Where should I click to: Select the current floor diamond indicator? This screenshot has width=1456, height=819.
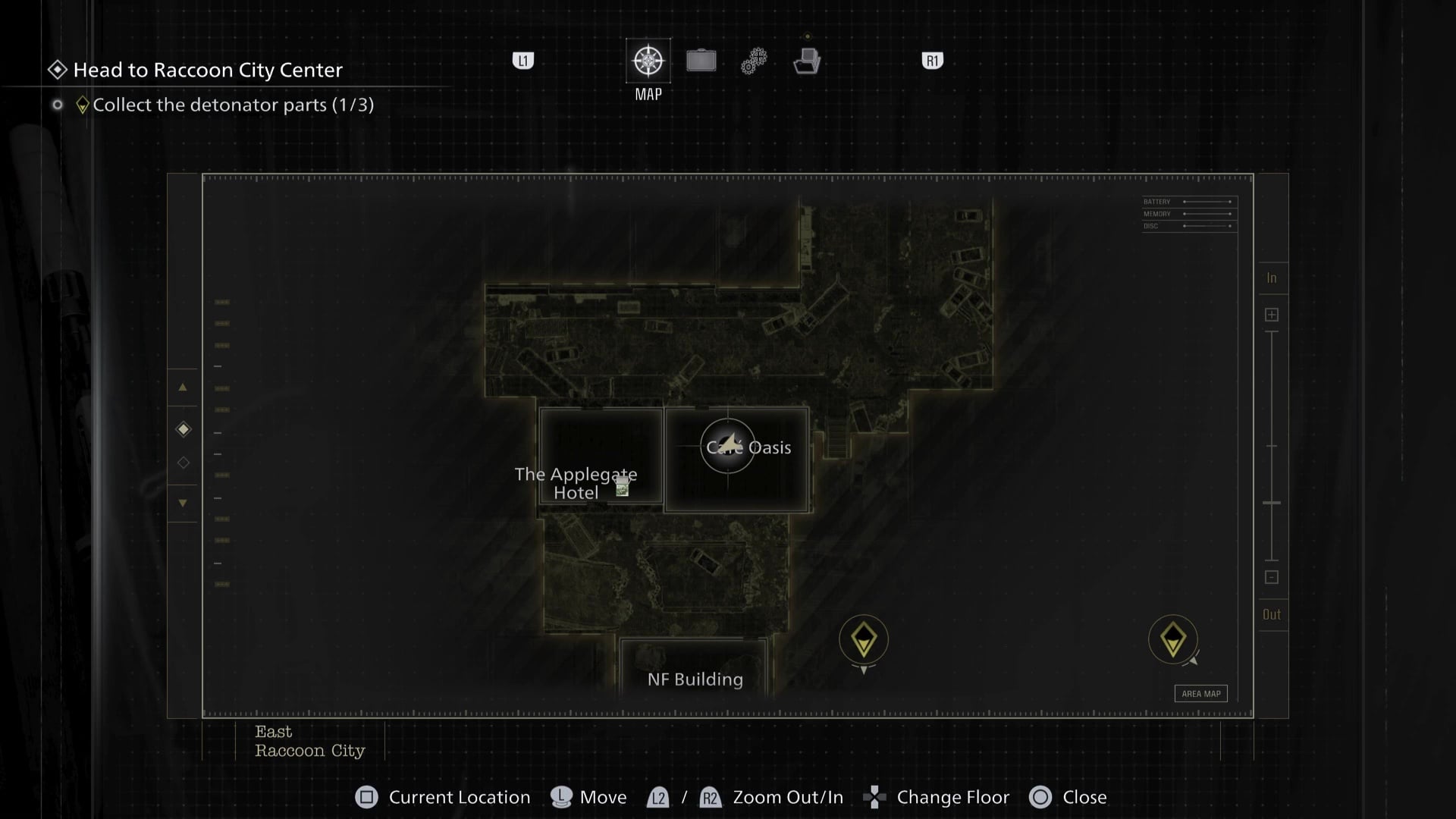coord(184,429)
